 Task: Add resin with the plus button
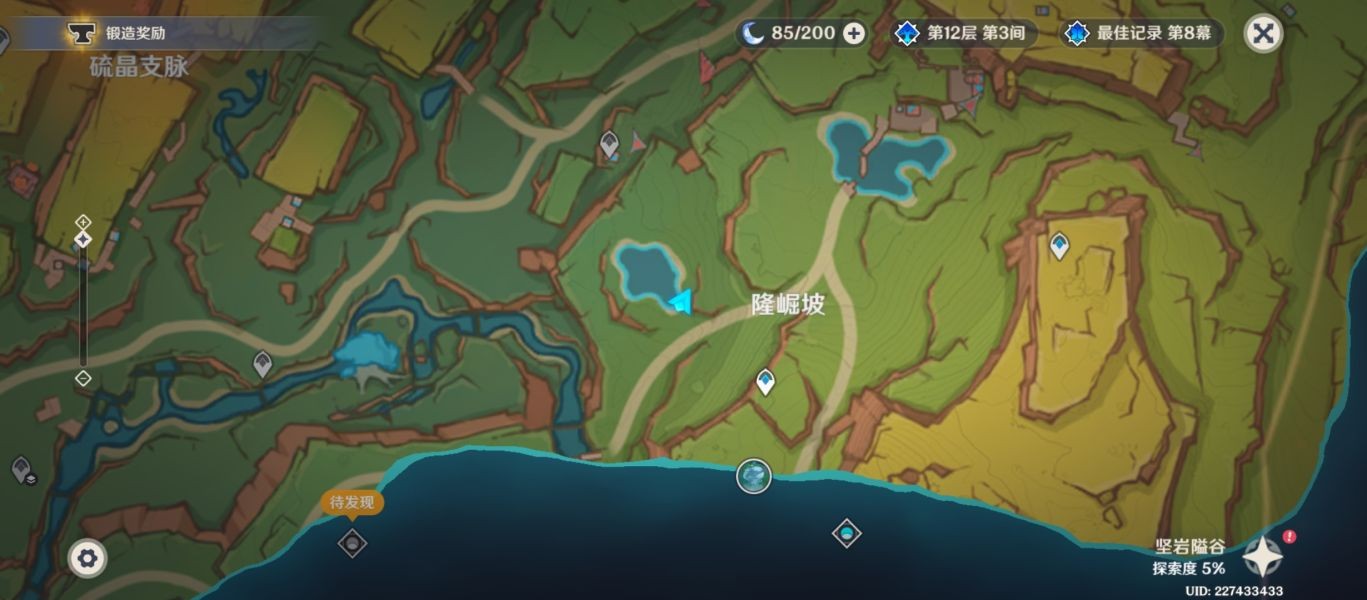[854, 33]
